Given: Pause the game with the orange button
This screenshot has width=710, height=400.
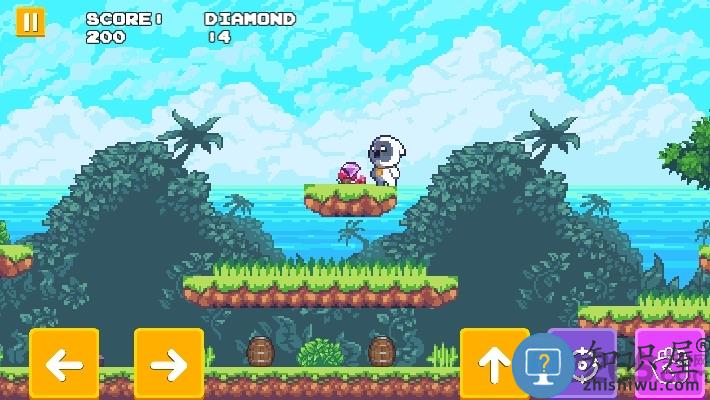Looking at the screenshot, I should click(30, 22).
